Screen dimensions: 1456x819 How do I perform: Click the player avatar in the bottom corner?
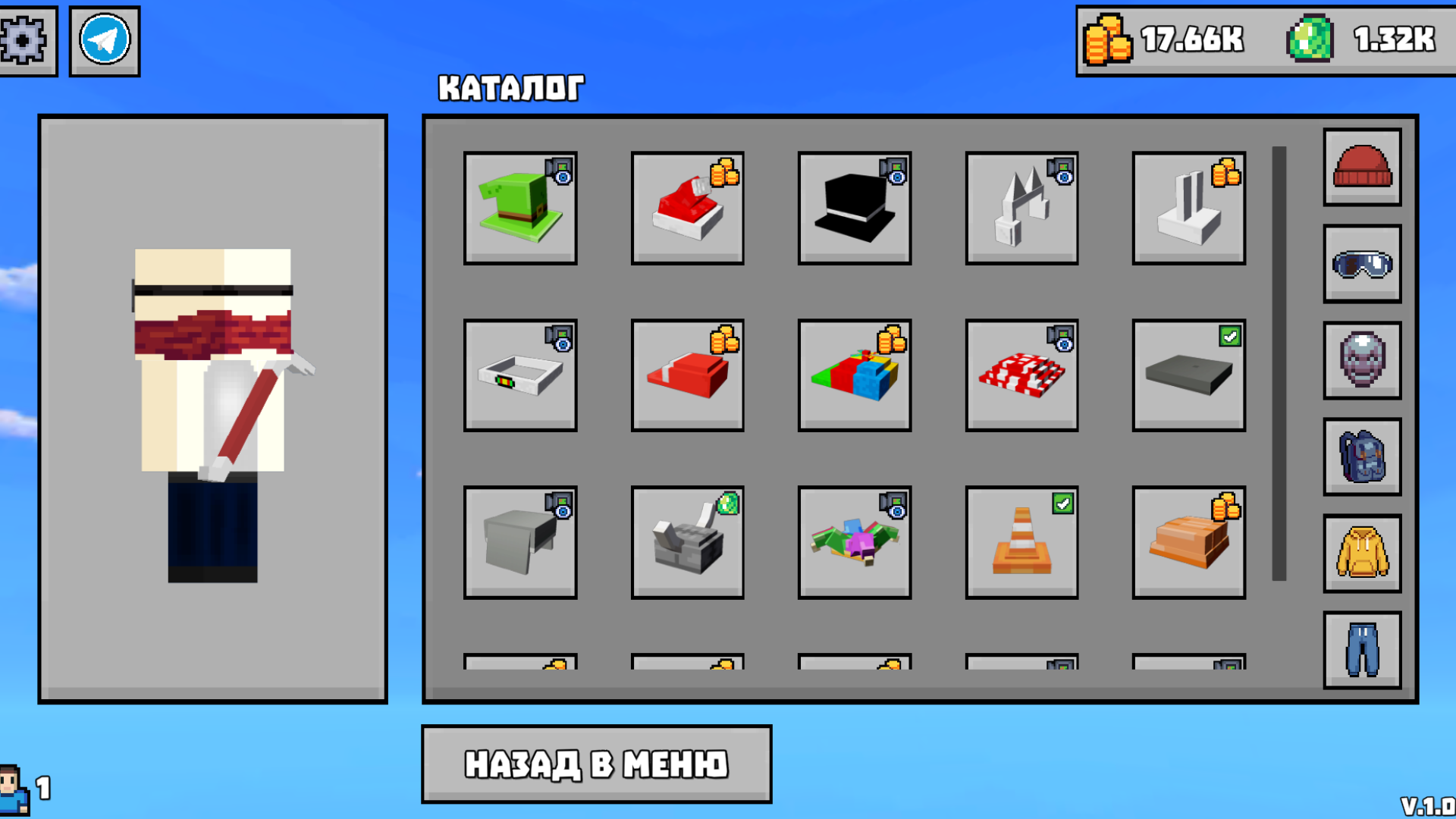point(13,789)
